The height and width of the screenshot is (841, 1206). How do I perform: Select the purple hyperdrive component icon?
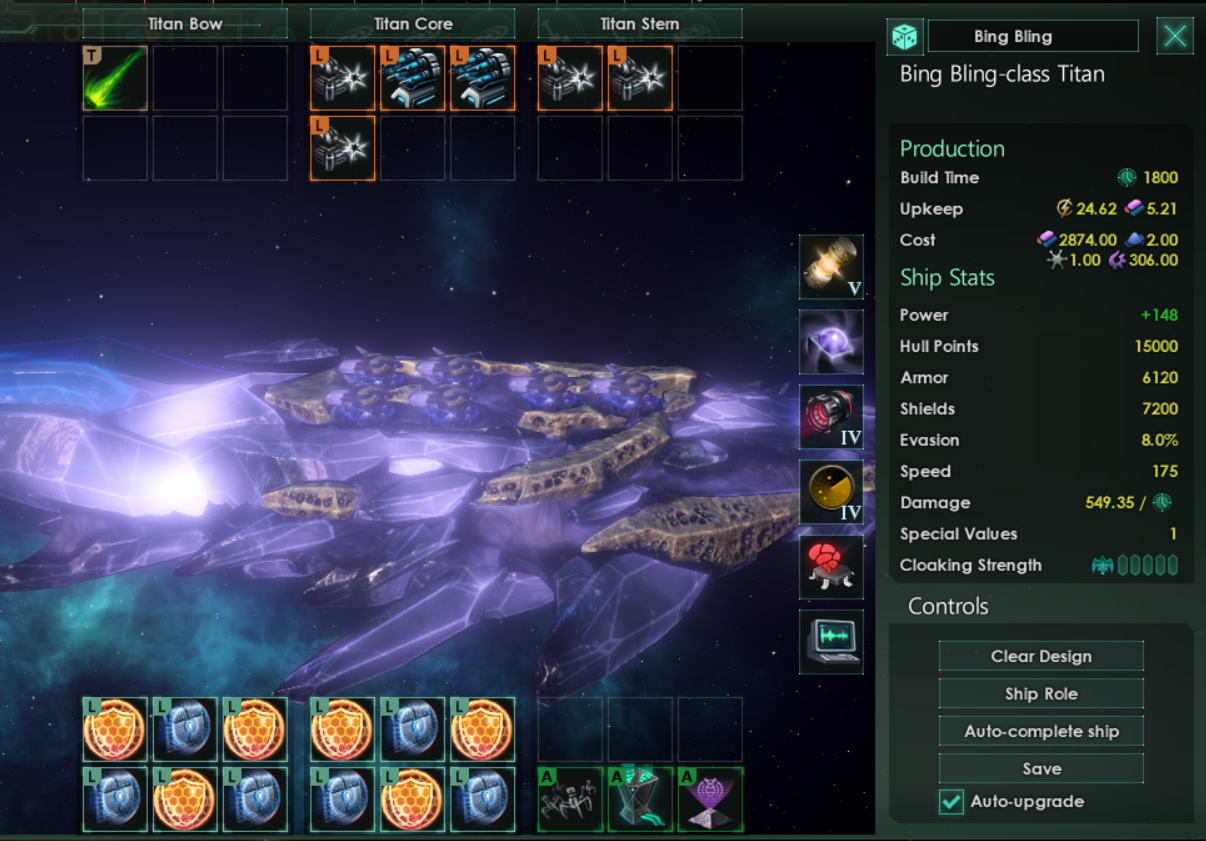tap(831, 342)
